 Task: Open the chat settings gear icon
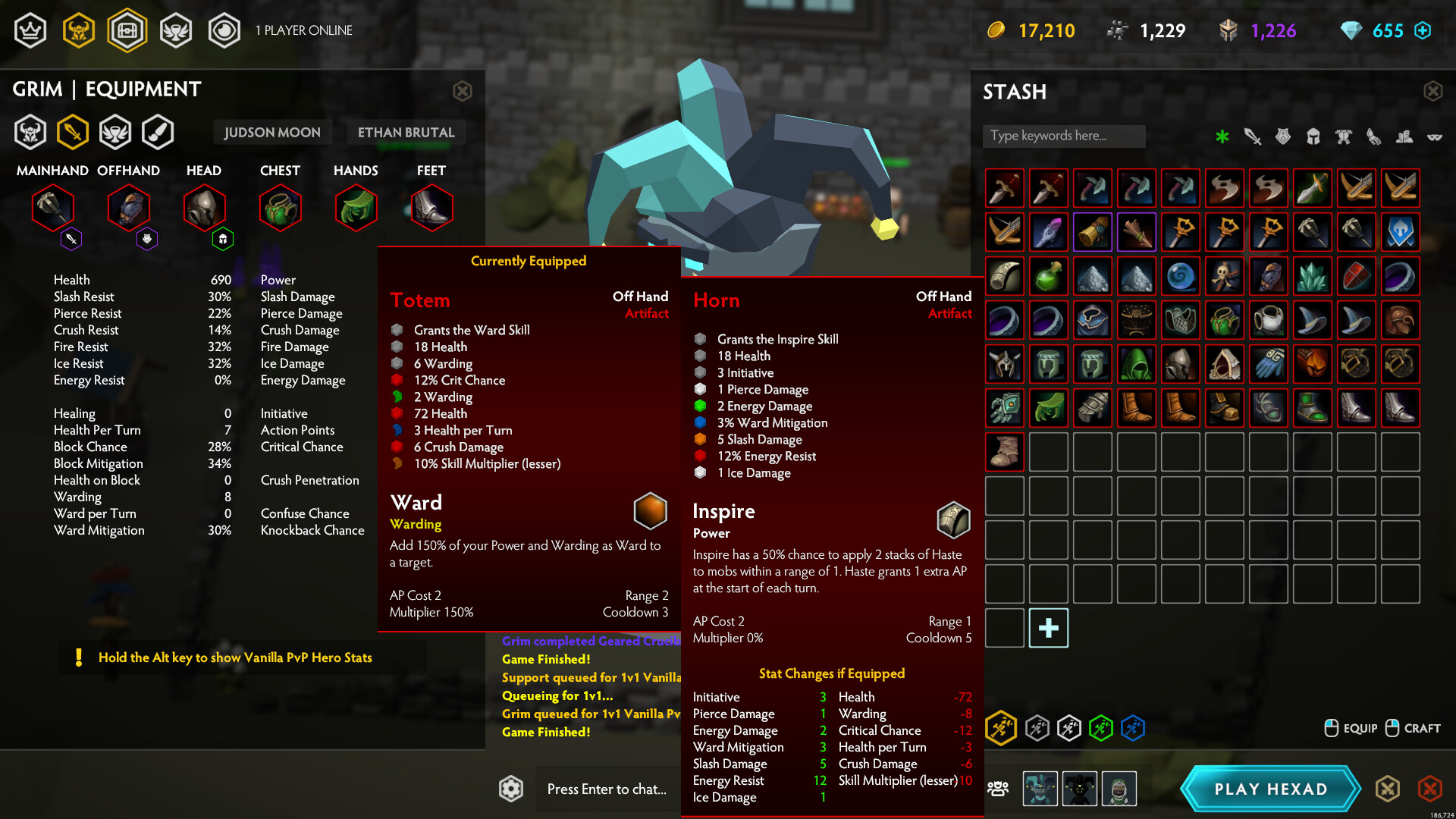click(x=512, y=789)
